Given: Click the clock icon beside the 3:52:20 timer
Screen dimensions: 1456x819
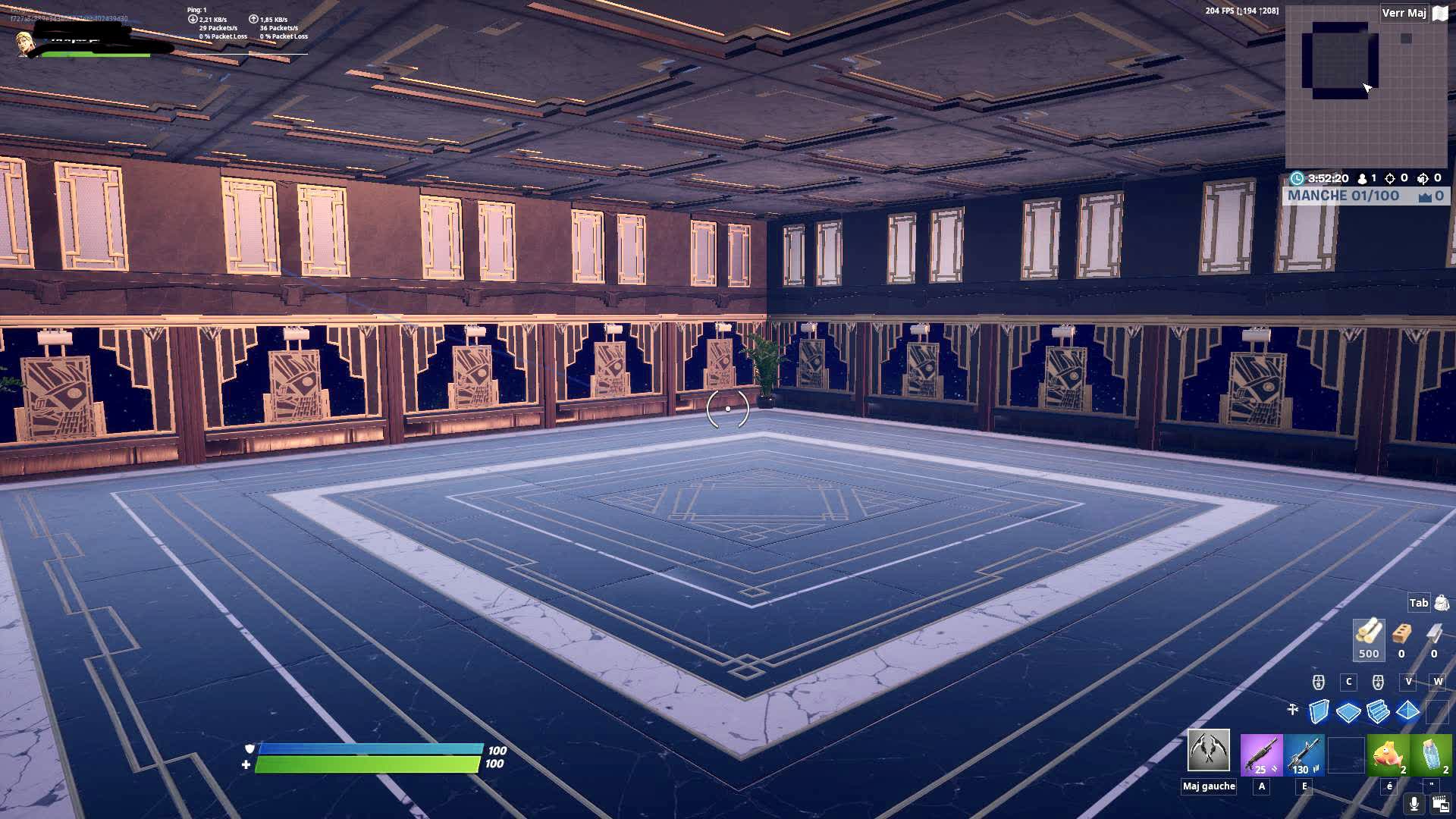Looking at the screenshot, I should click(x=1298, y=178).
